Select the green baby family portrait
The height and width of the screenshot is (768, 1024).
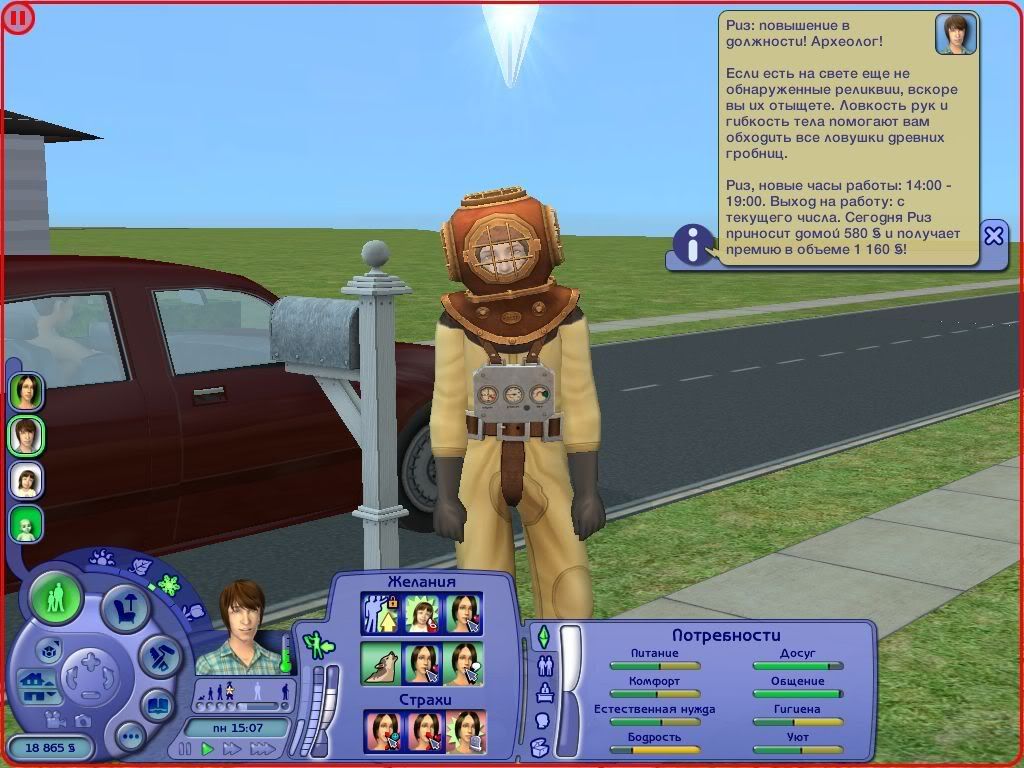pos(27,524)
